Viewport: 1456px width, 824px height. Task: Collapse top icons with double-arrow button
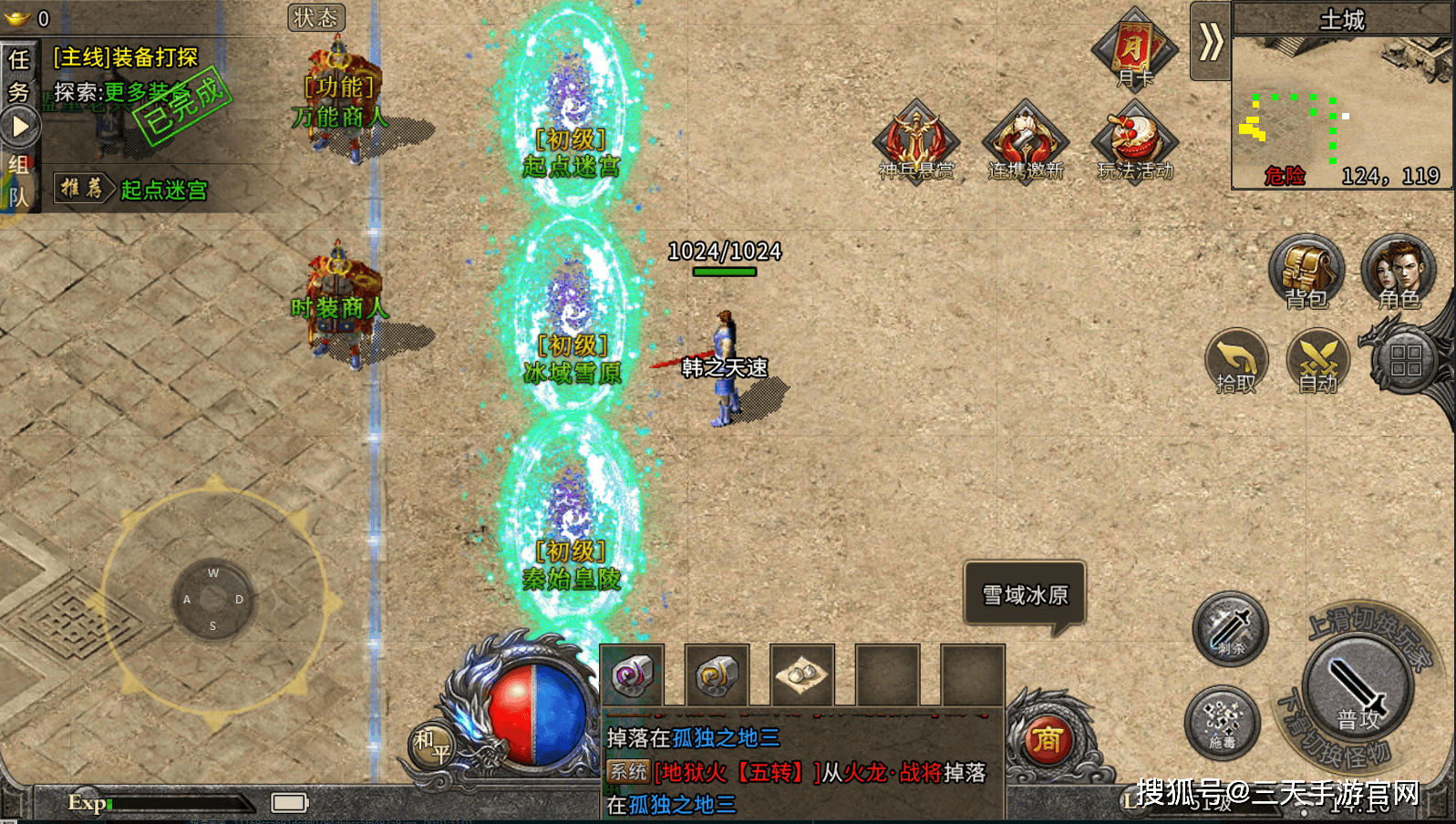(1210, 41)
